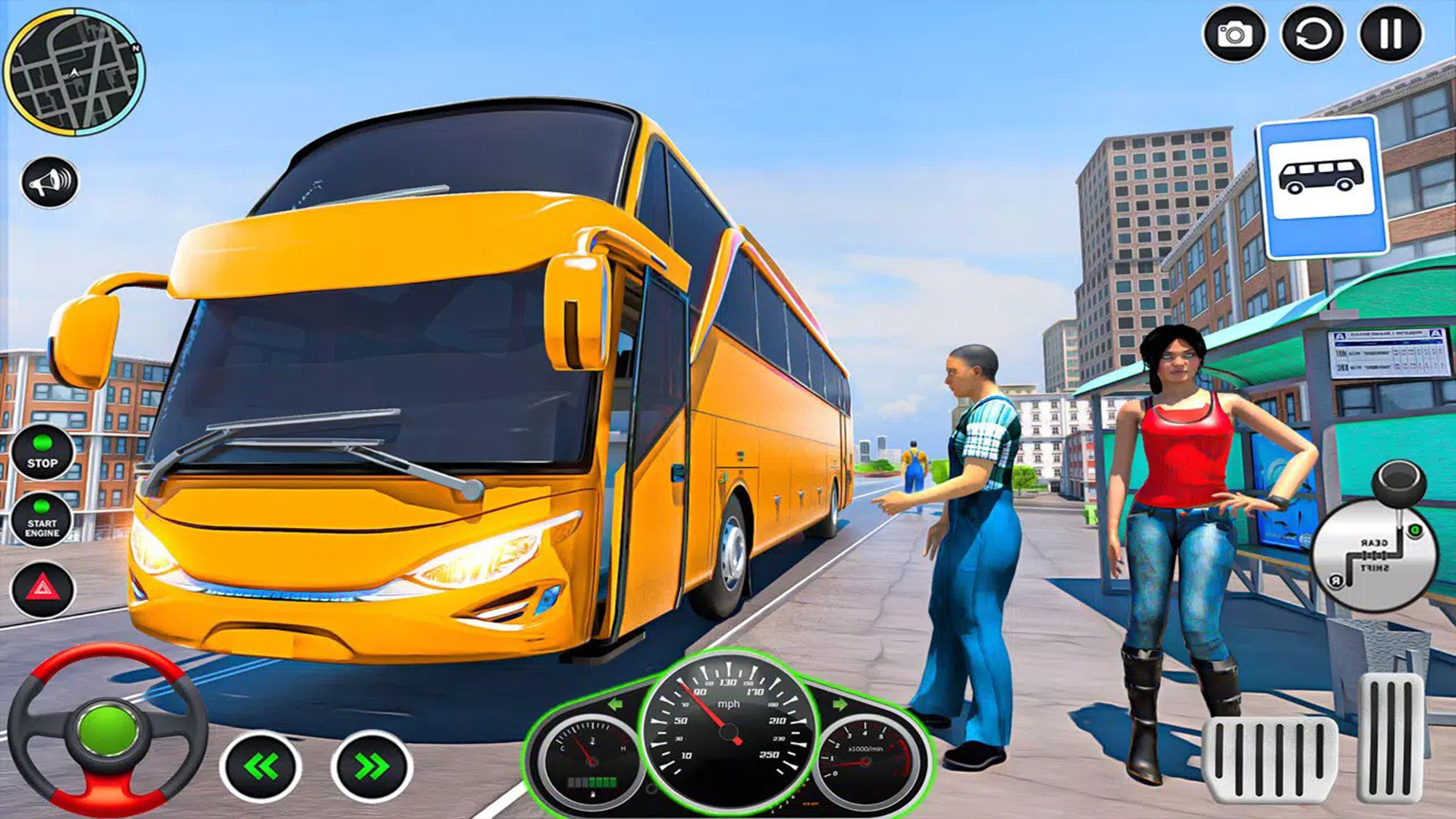Sound the bus horn megaphone icon
The image size is (1456, 819).
[x=47, y=180]
